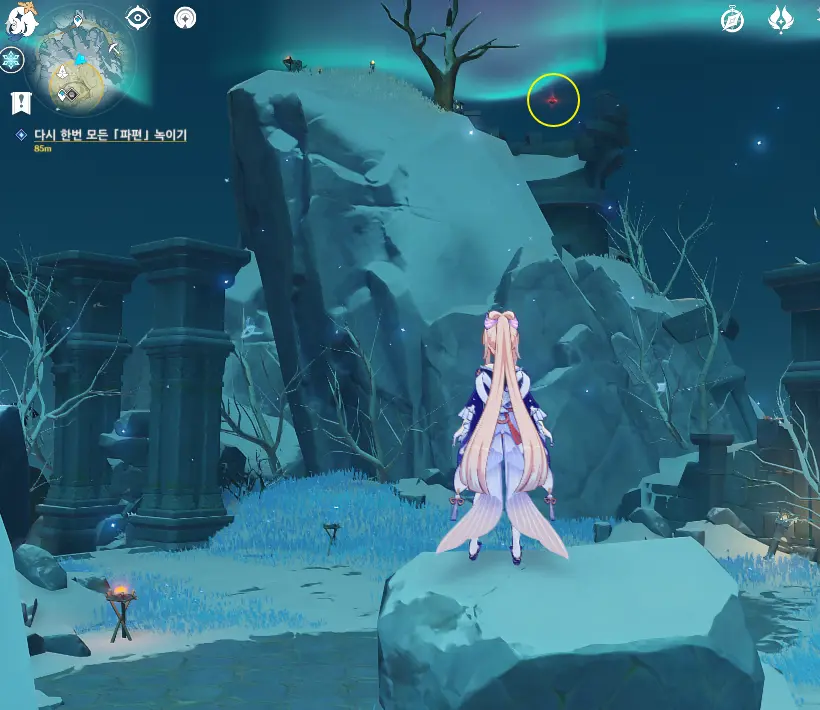Open the compass adventure handbook icon

733,20
